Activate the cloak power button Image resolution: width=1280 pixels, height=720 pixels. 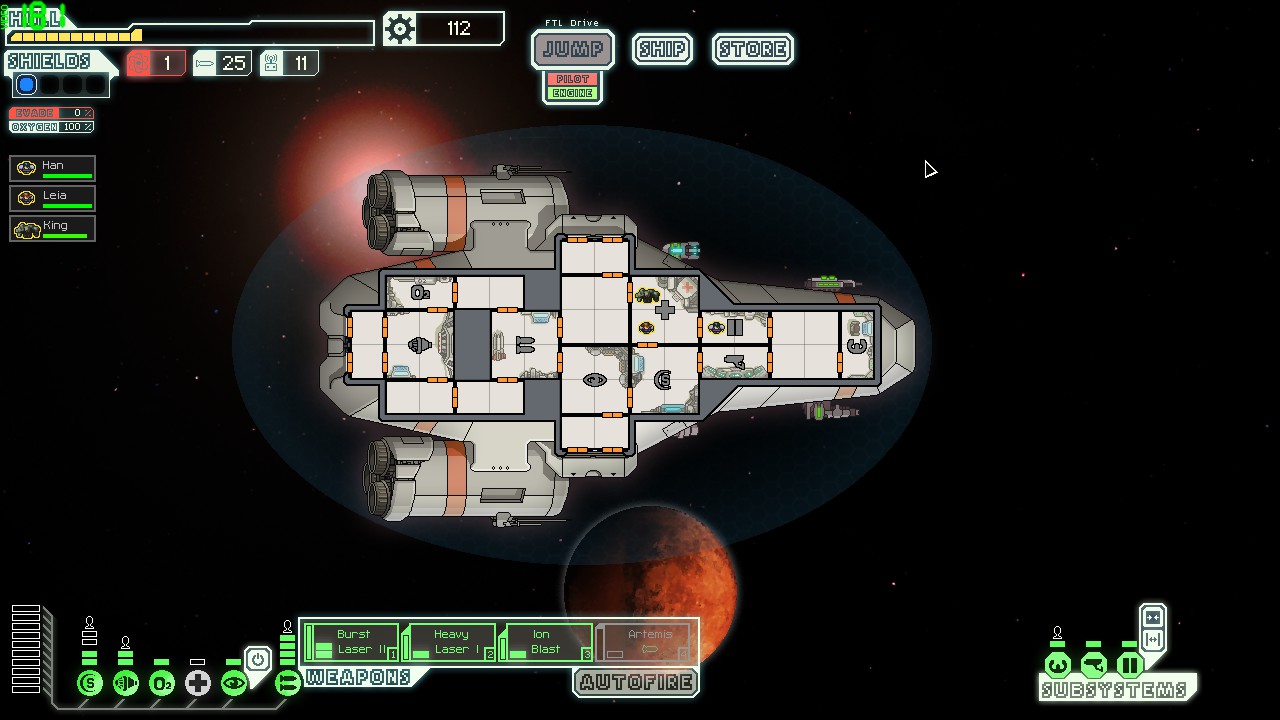(x=258, y=660)
